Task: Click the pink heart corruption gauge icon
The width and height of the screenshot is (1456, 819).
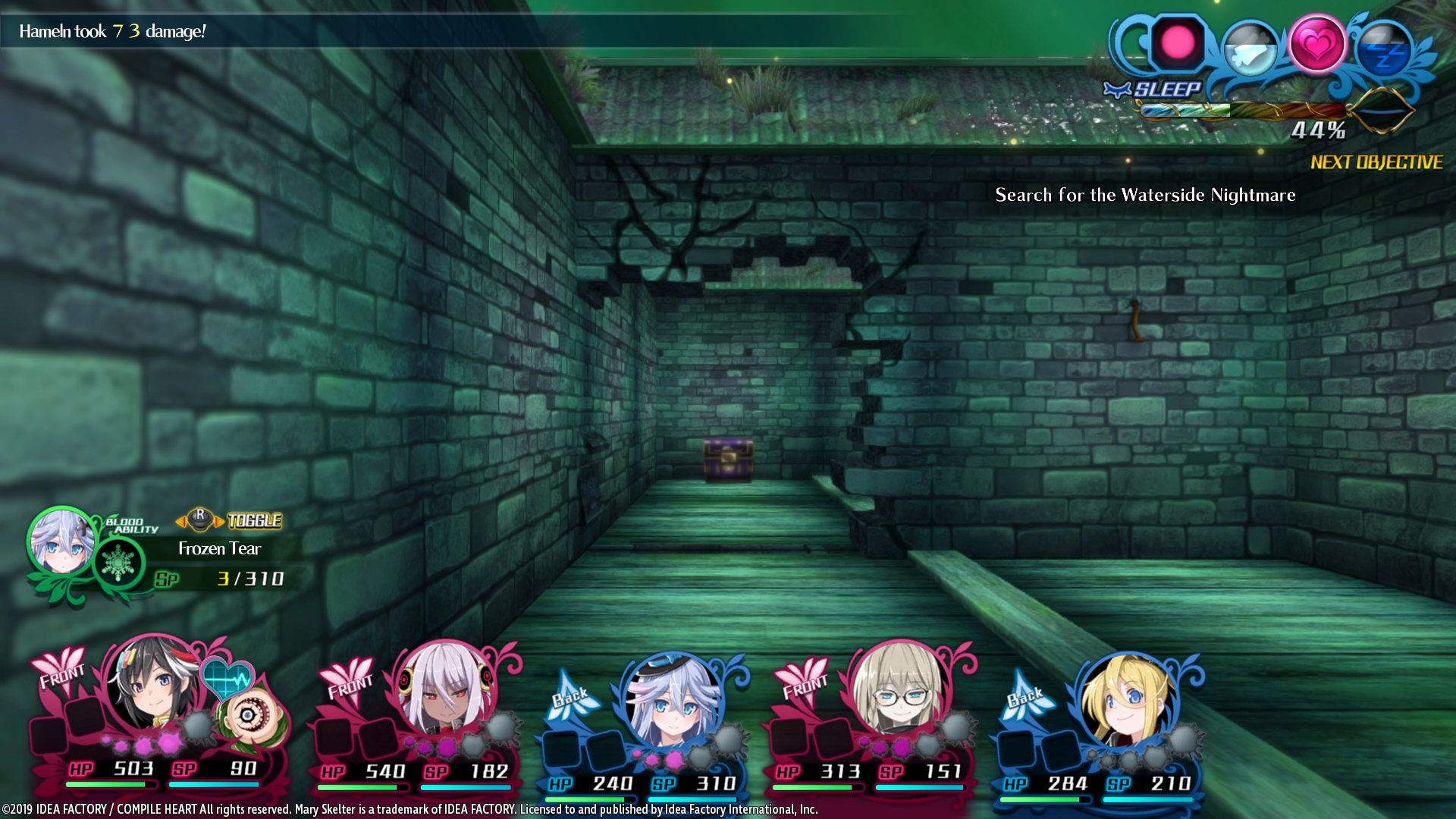Action: coord(1319,44)
